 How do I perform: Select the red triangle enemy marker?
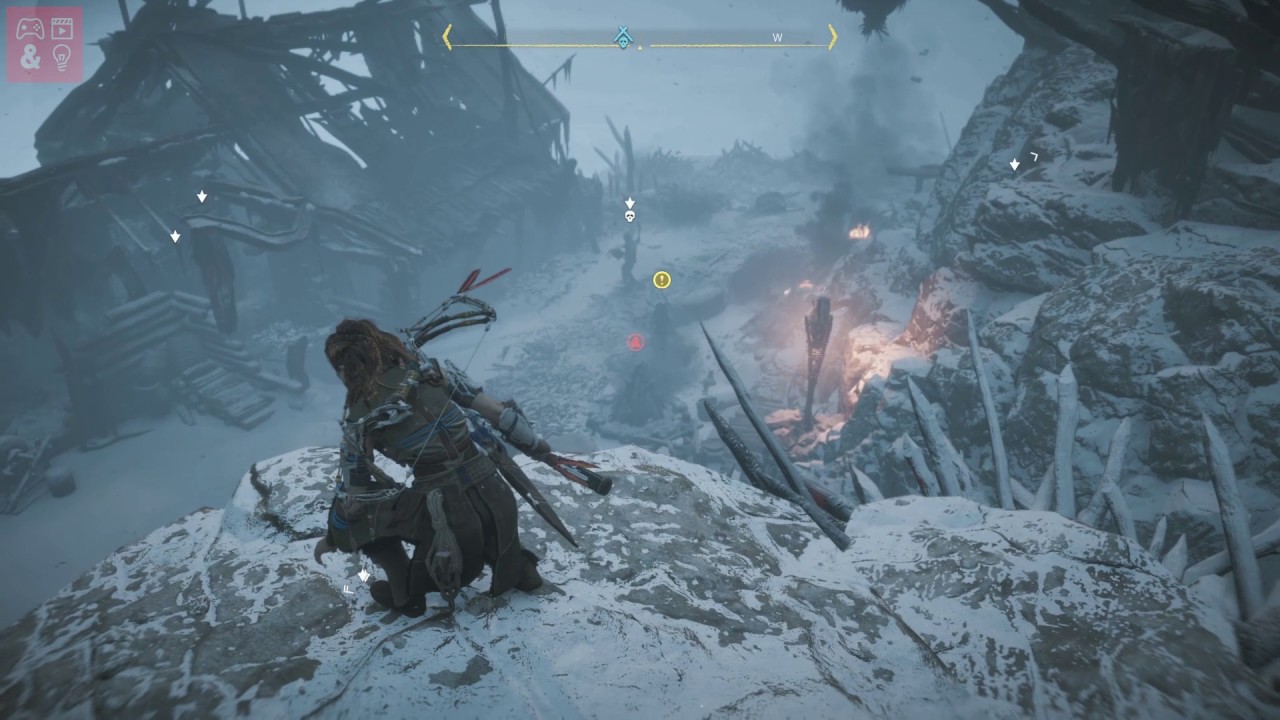coord(635,343)
